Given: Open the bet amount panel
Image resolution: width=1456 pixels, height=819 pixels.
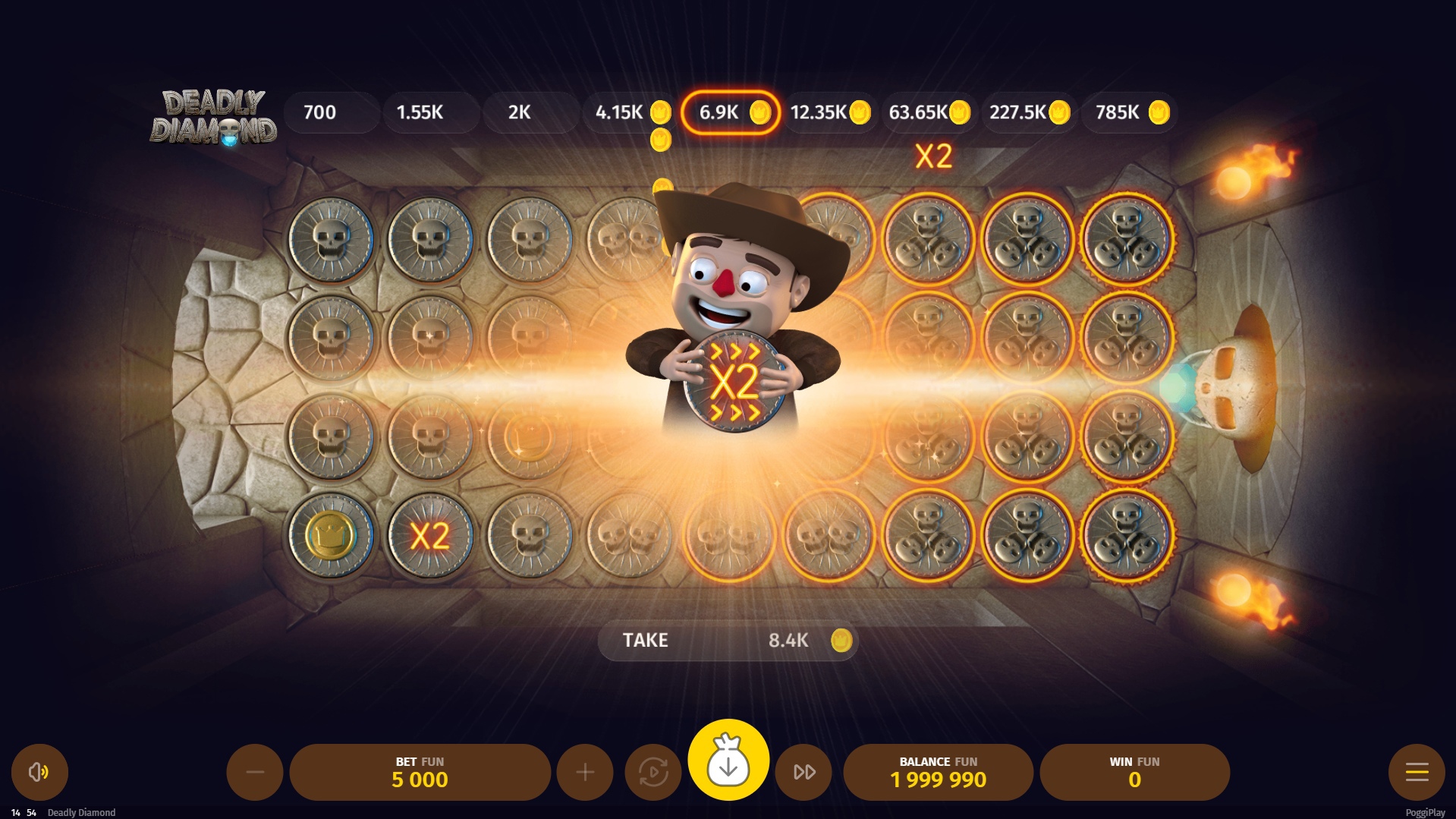Looking at the screenshot, I should coord(420,772).
